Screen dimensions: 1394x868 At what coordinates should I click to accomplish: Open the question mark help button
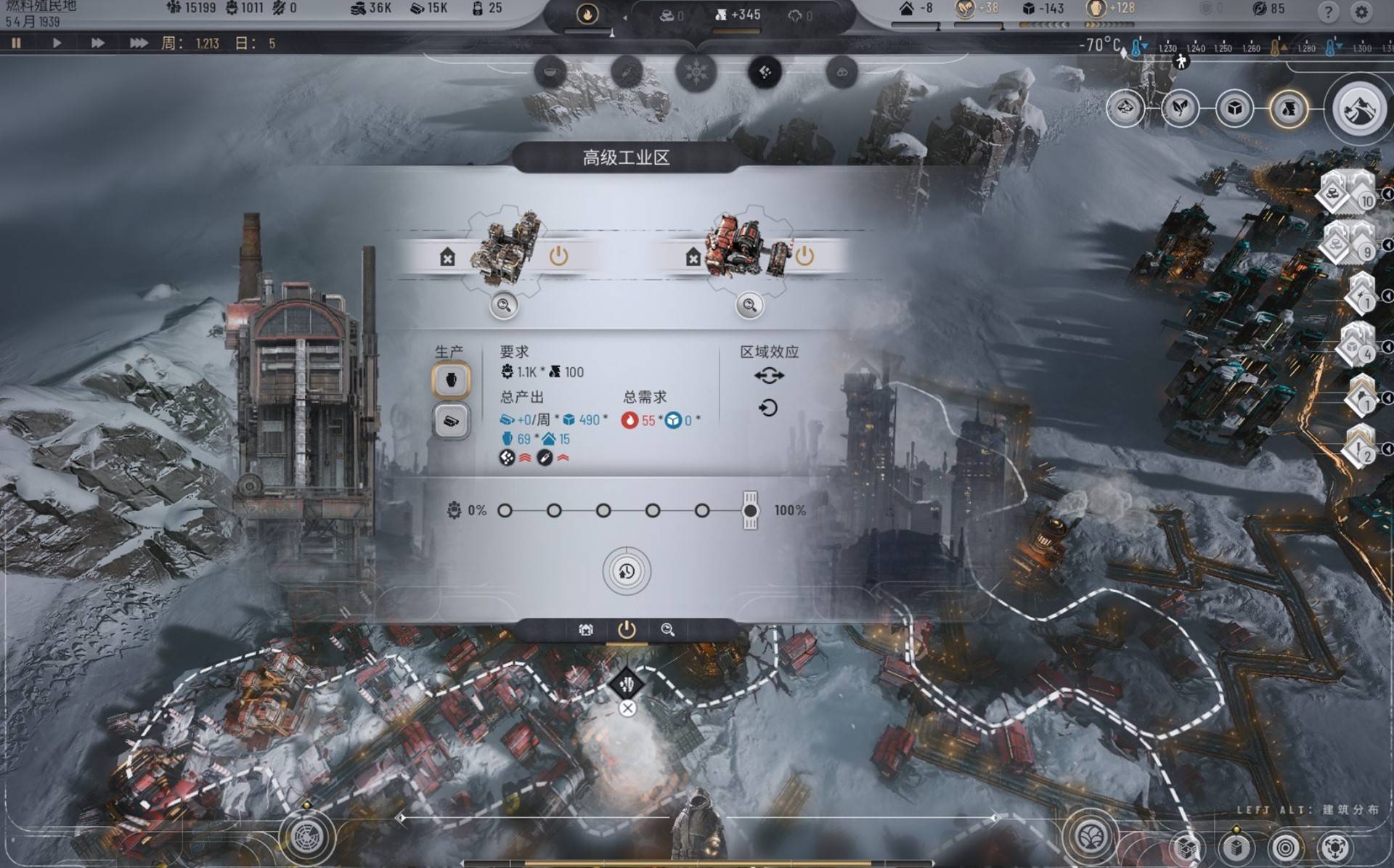(1328, 12)
